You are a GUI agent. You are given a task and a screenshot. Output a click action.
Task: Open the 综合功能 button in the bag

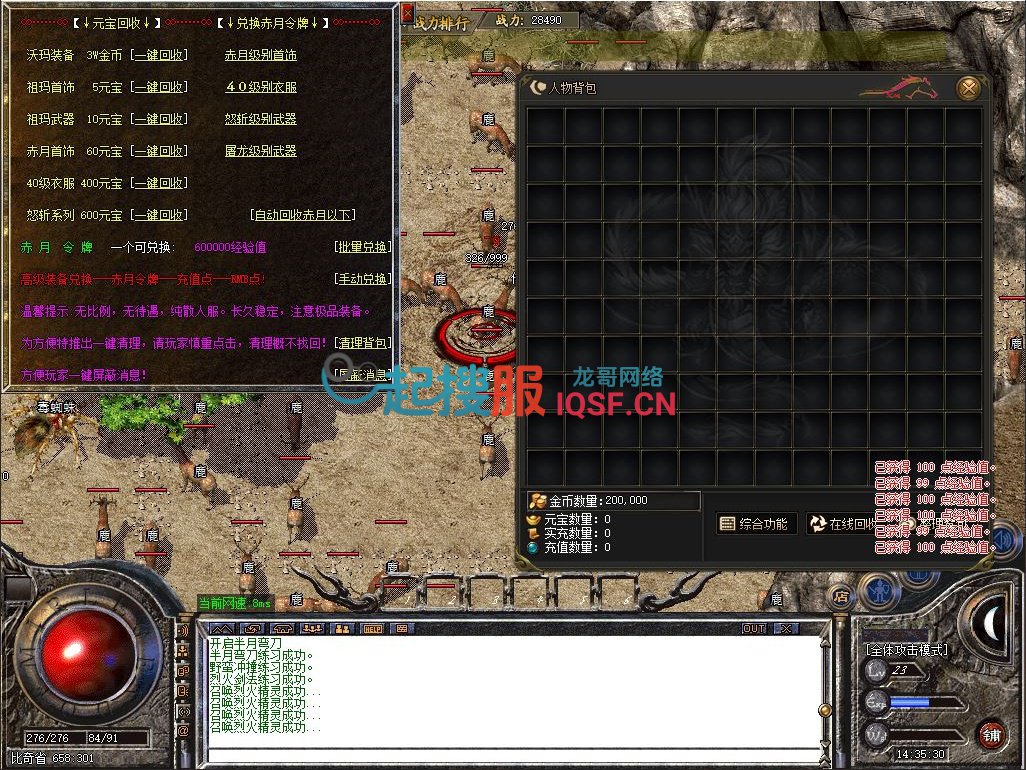coord(755,524)
